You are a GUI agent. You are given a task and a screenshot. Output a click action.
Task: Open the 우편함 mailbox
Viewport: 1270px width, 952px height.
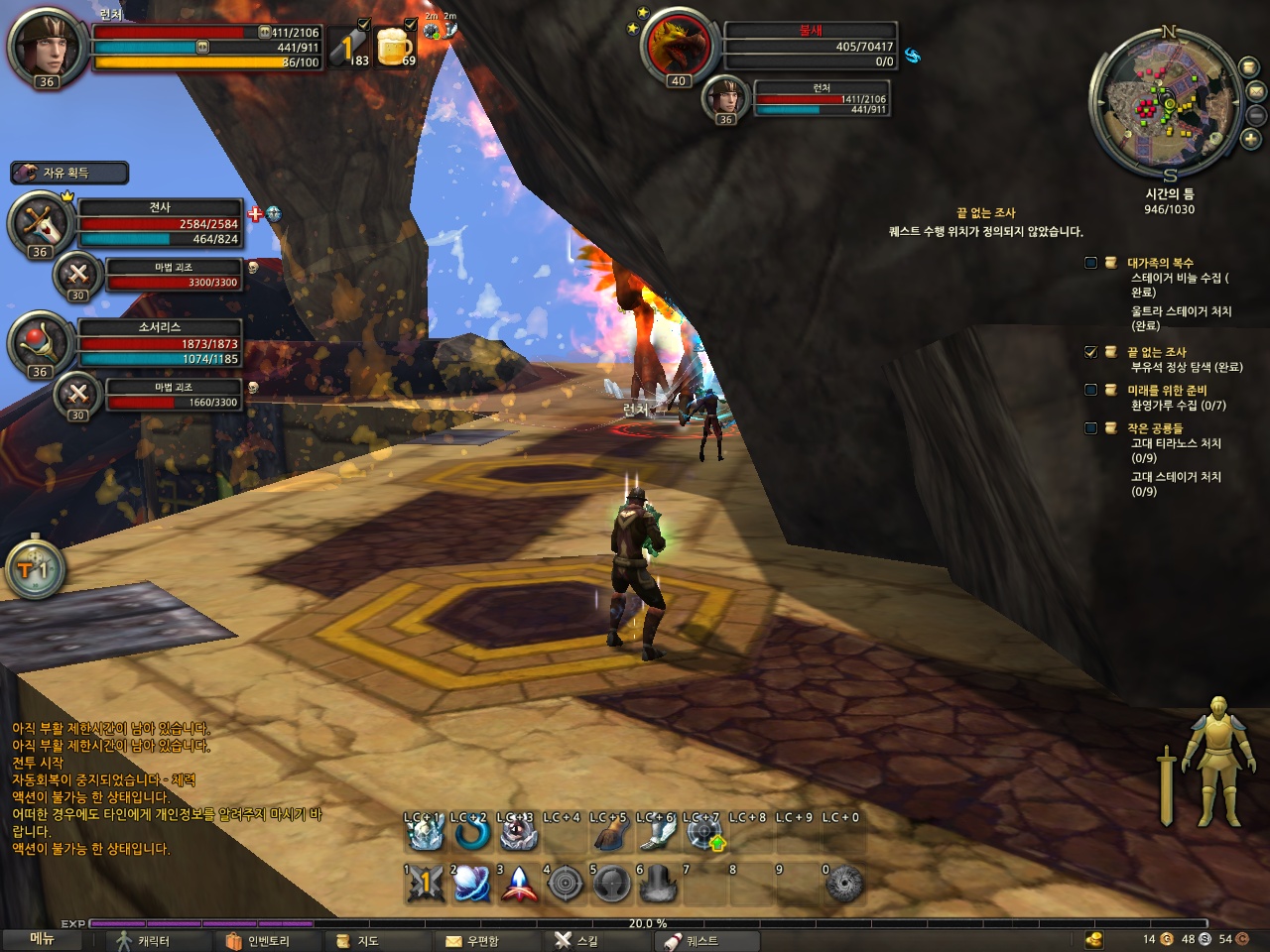pos(472,940)
